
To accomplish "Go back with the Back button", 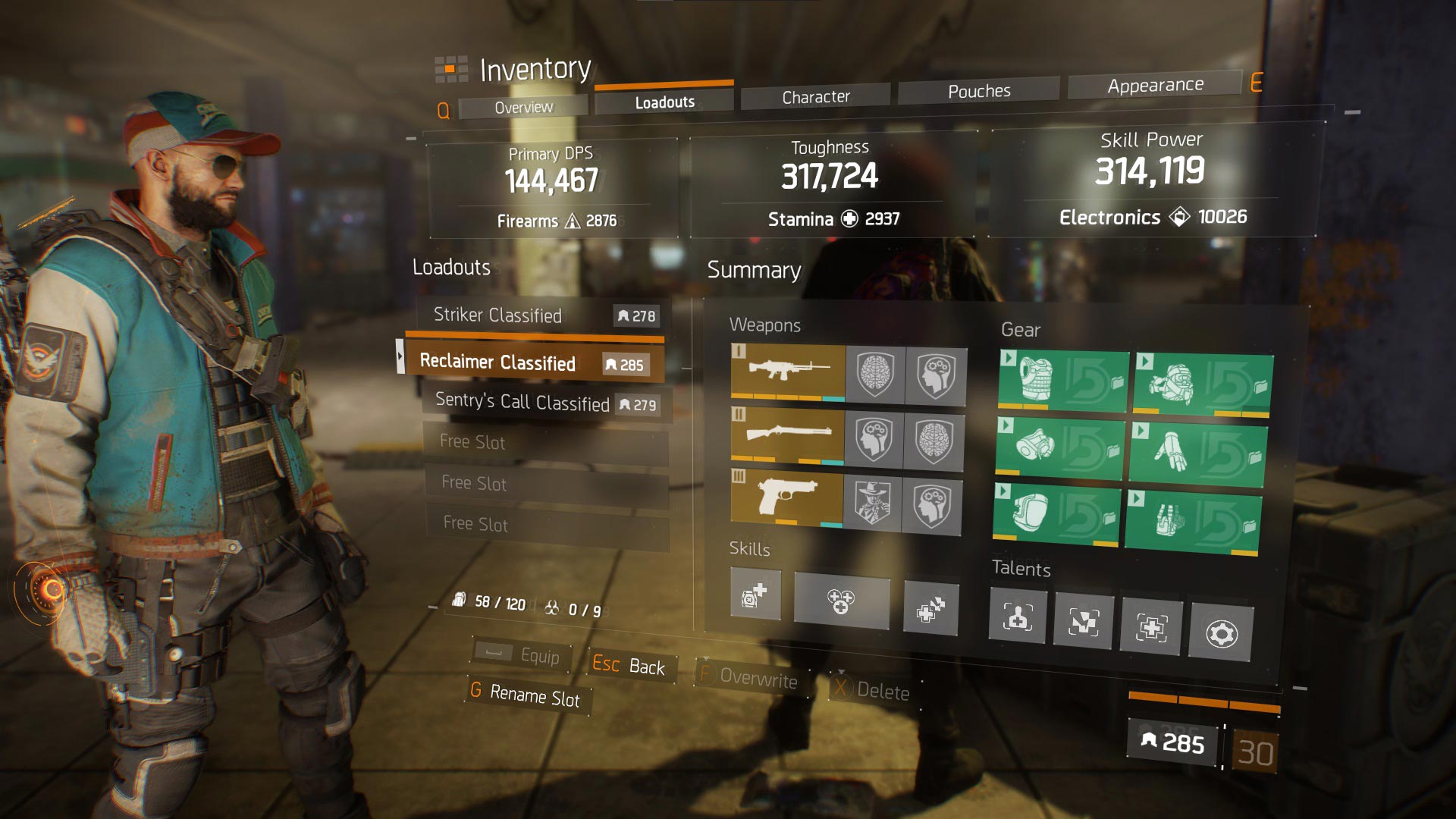I will [629, 665].
